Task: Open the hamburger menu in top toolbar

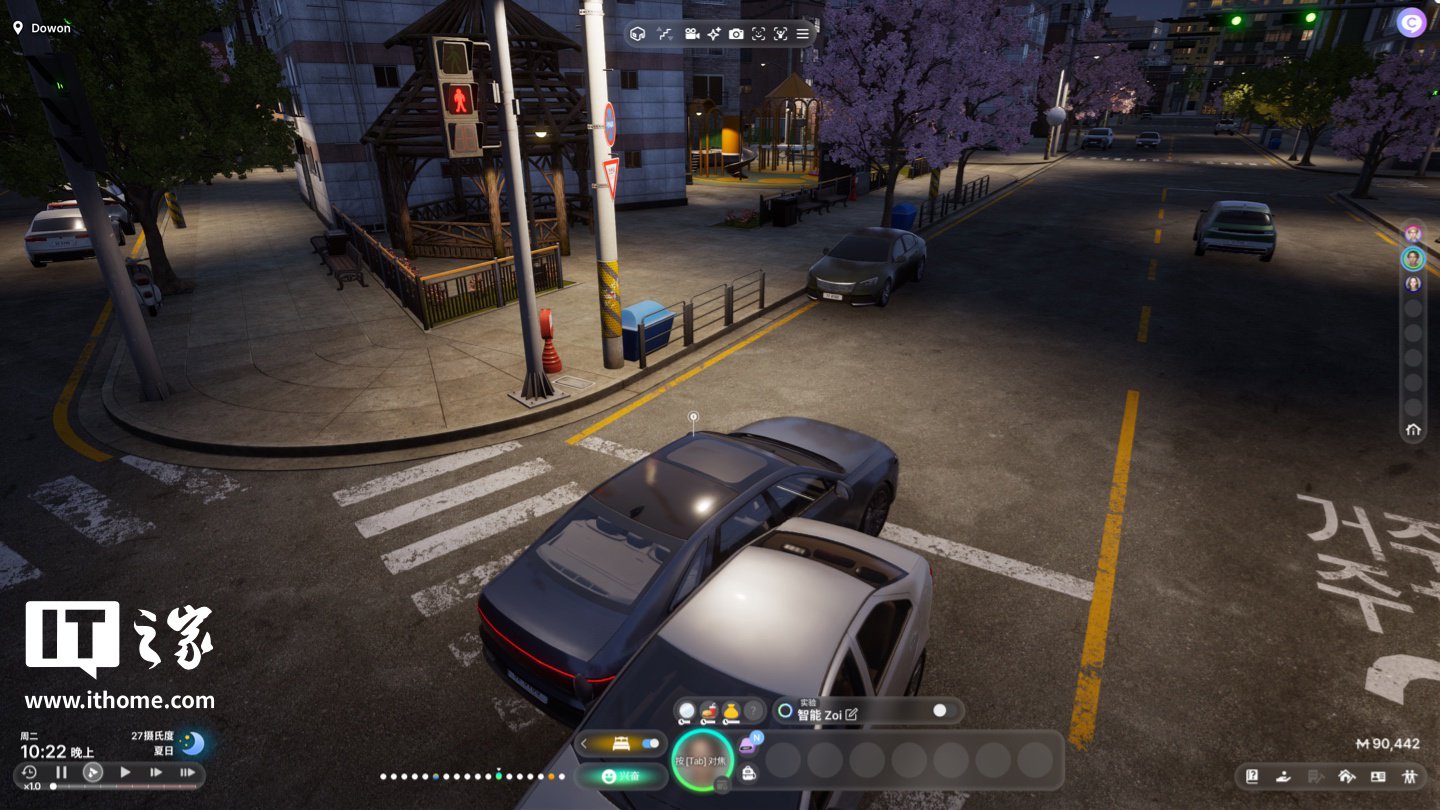Action: coord(803,34)
